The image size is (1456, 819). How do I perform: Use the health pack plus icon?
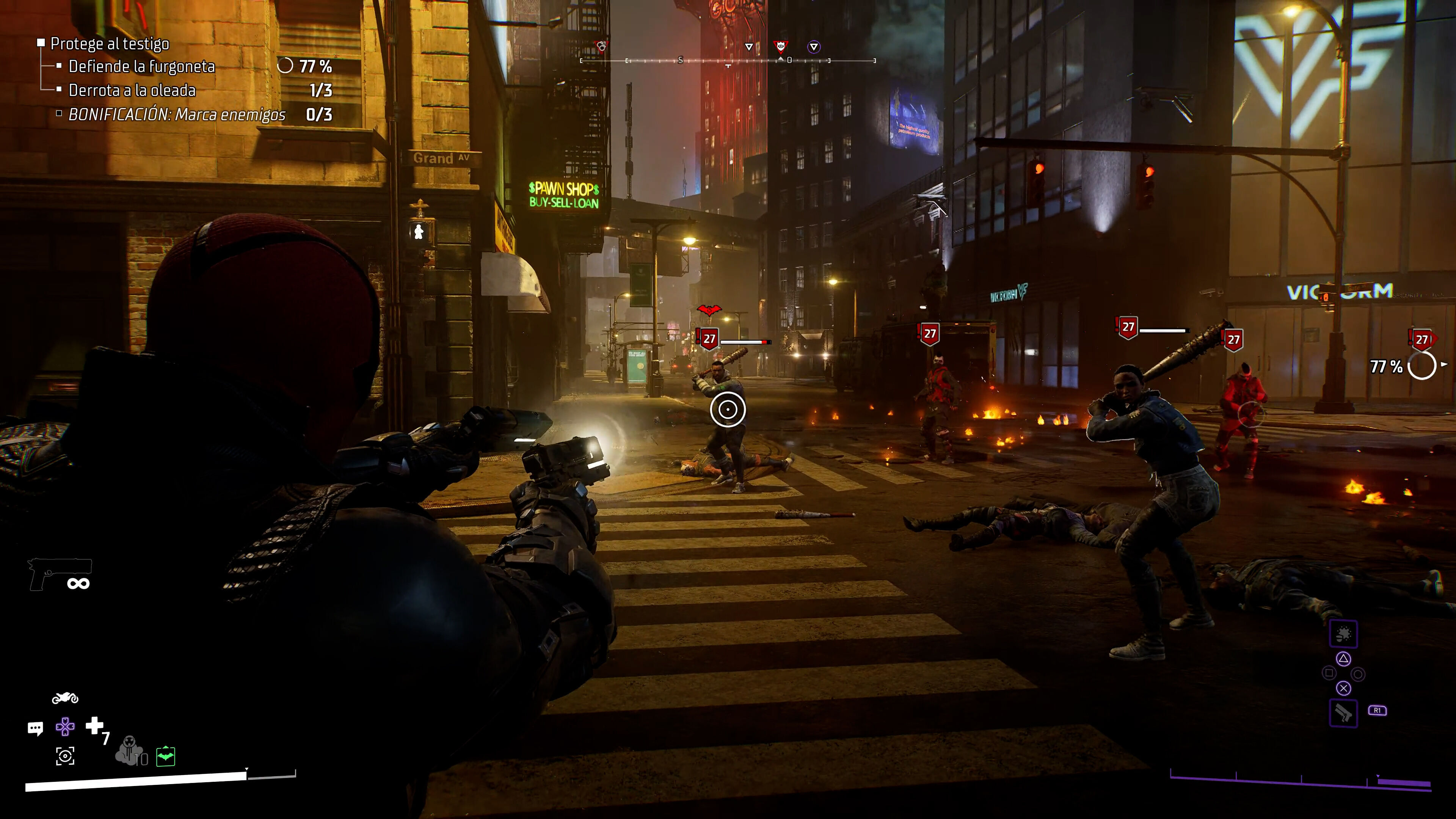(x=94, y=725)
